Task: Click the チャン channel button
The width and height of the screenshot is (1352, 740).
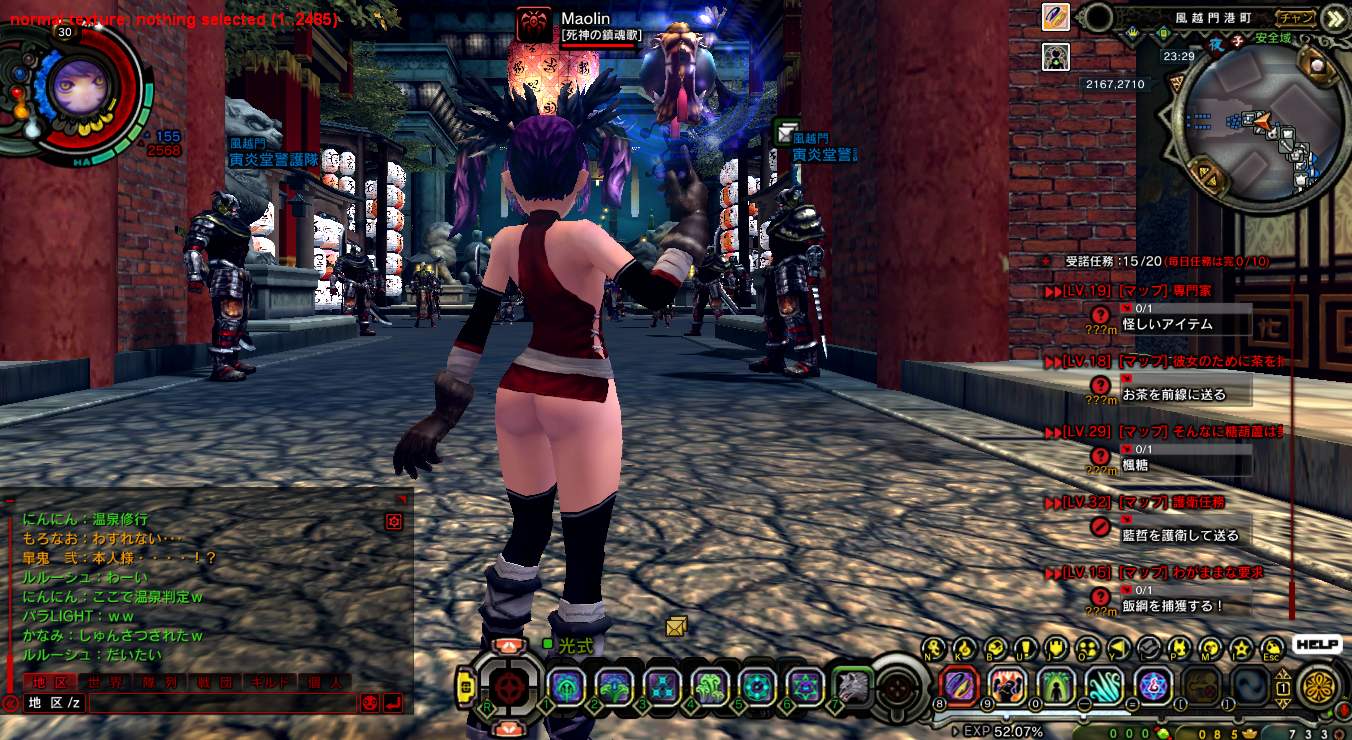Action: pyautogui.click(x=1297, y=17)
